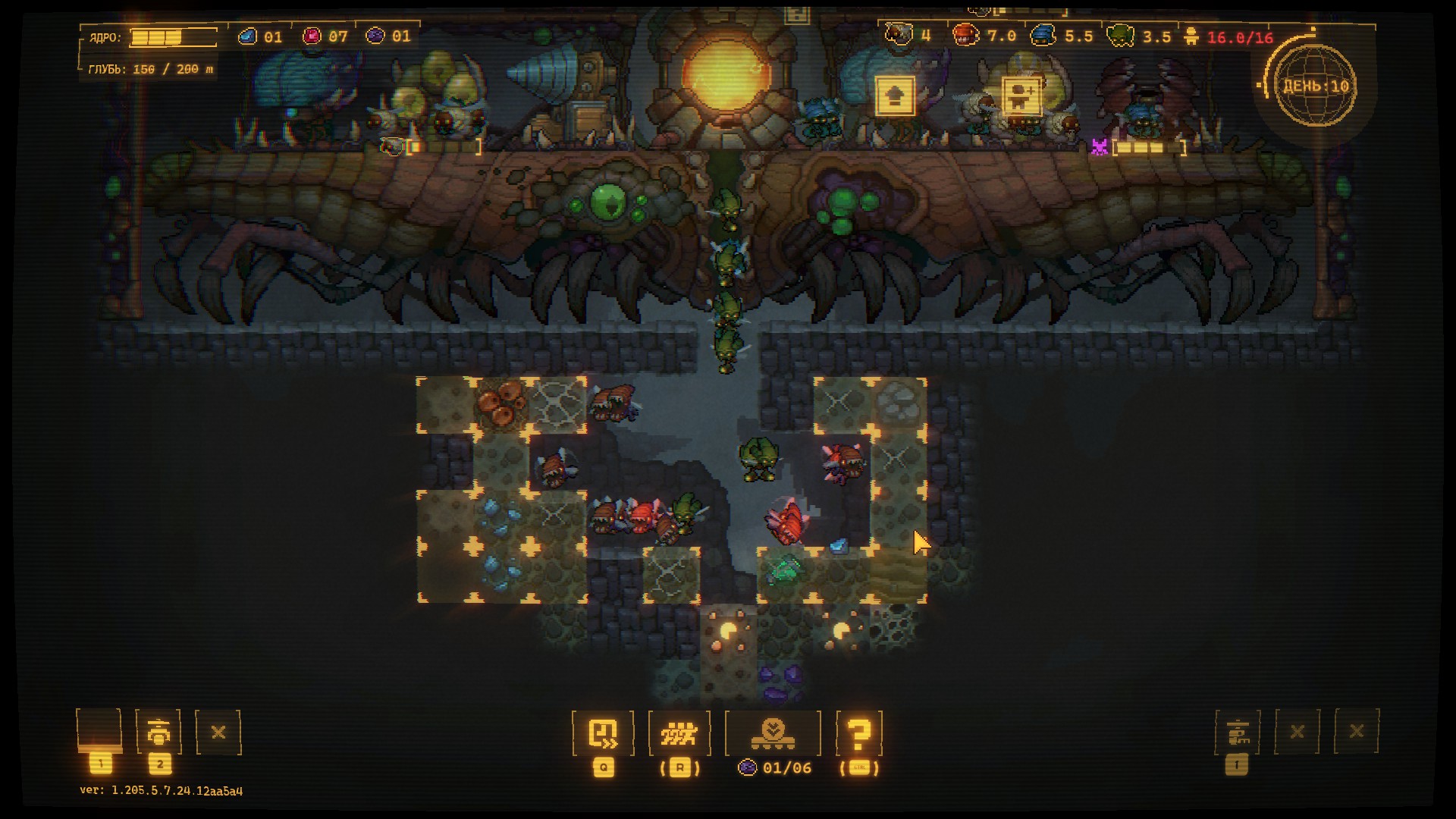Select the red mushroom unit counter icon
1456x819 pixels.
tap(965, 35)
